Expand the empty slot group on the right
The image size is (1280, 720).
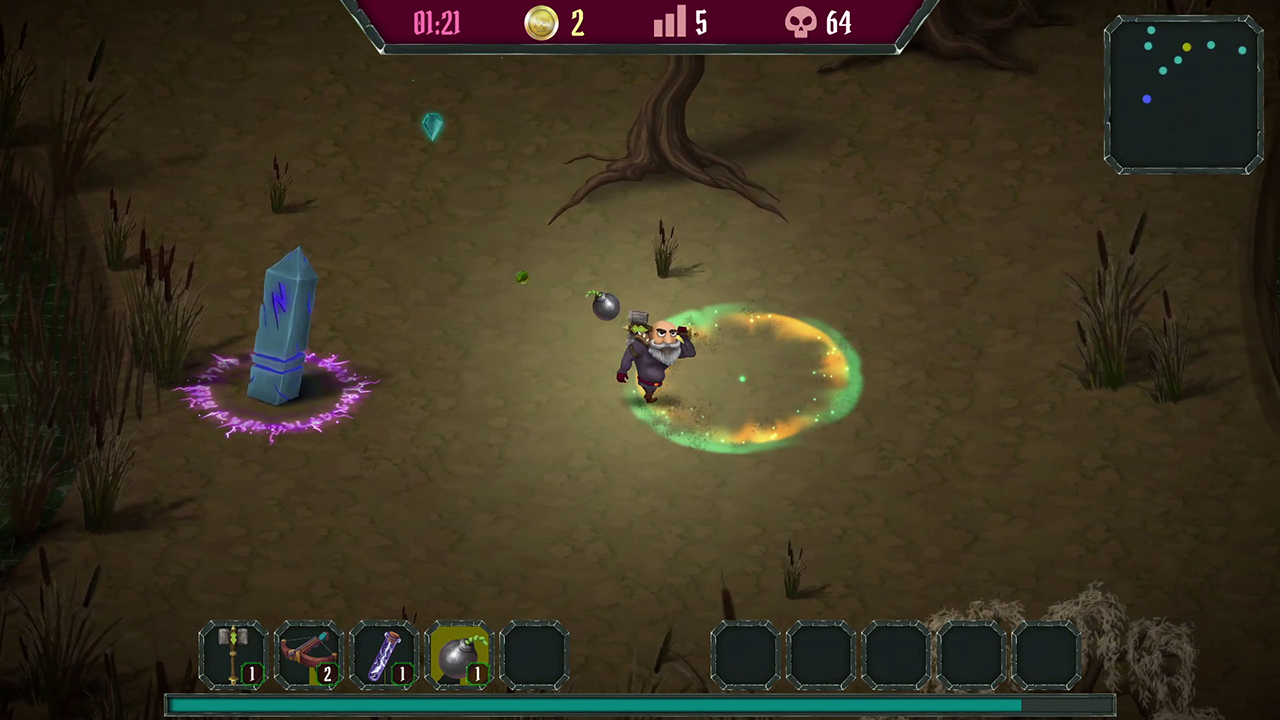pyautogui.click(x=898, y=653)
